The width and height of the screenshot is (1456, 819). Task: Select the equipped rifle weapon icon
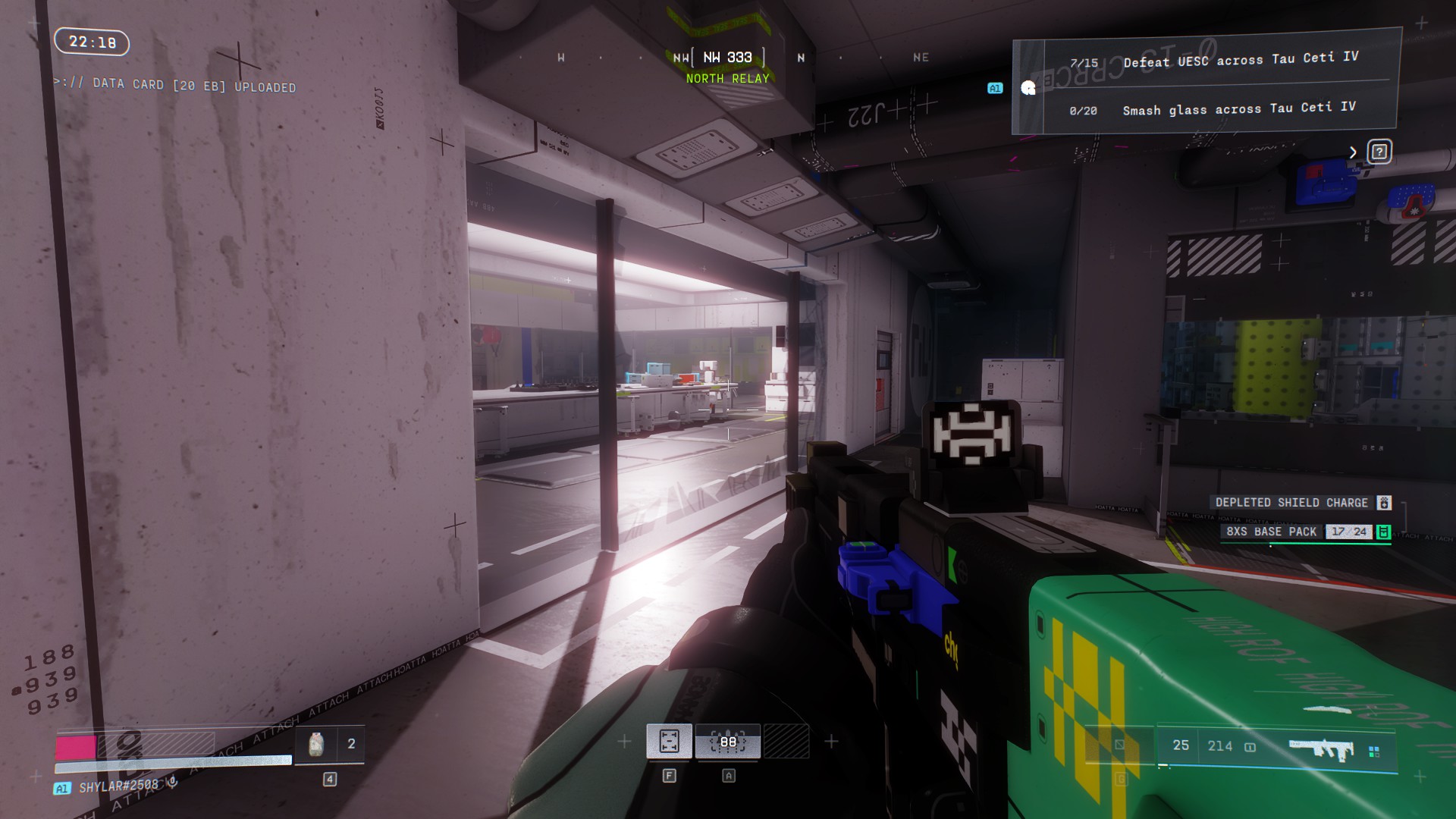pyautogui.click(x=1320, y=748)
